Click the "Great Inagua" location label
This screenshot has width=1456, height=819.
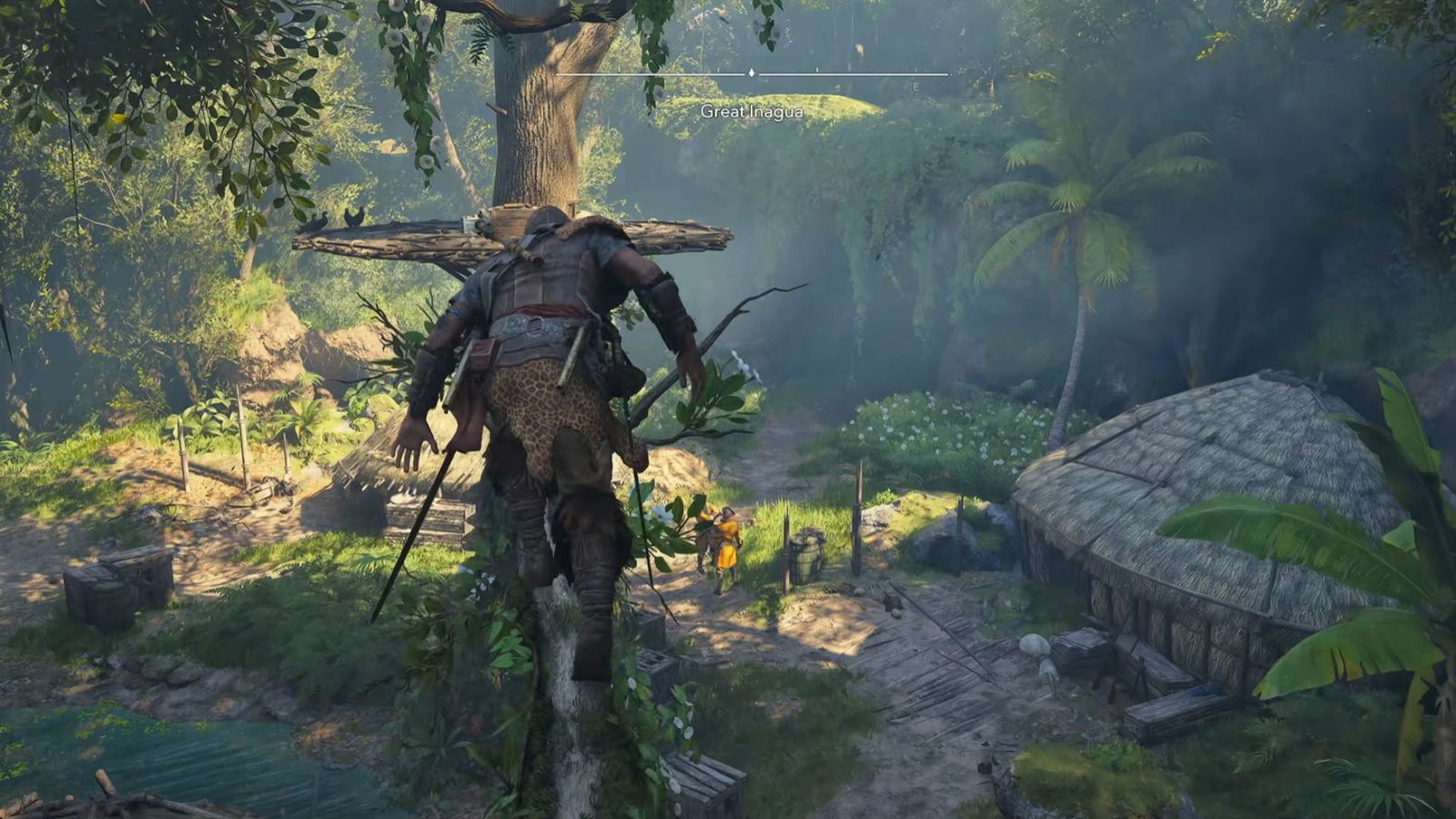[752, 113]
